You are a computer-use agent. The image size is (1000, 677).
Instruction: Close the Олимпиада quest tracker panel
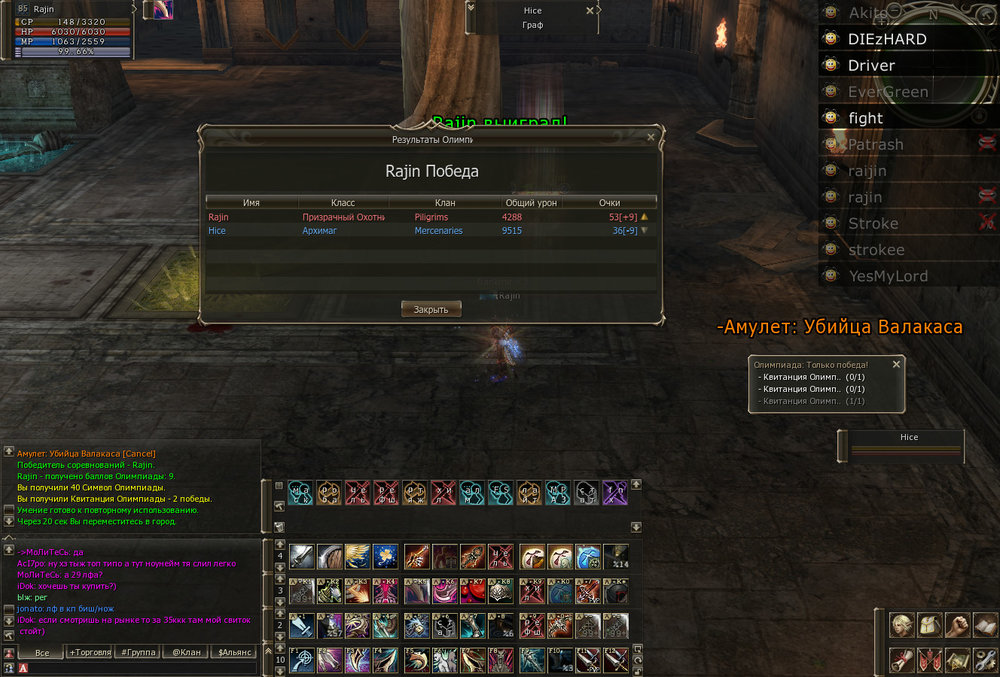(896, 365)
